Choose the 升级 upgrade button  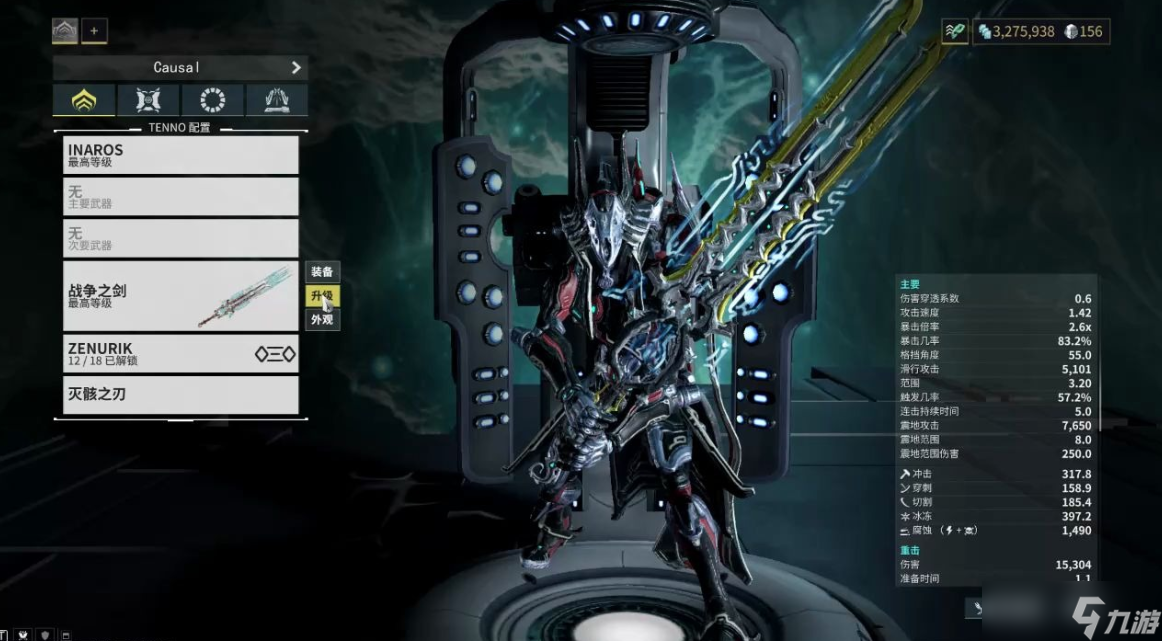coord(322,296)
